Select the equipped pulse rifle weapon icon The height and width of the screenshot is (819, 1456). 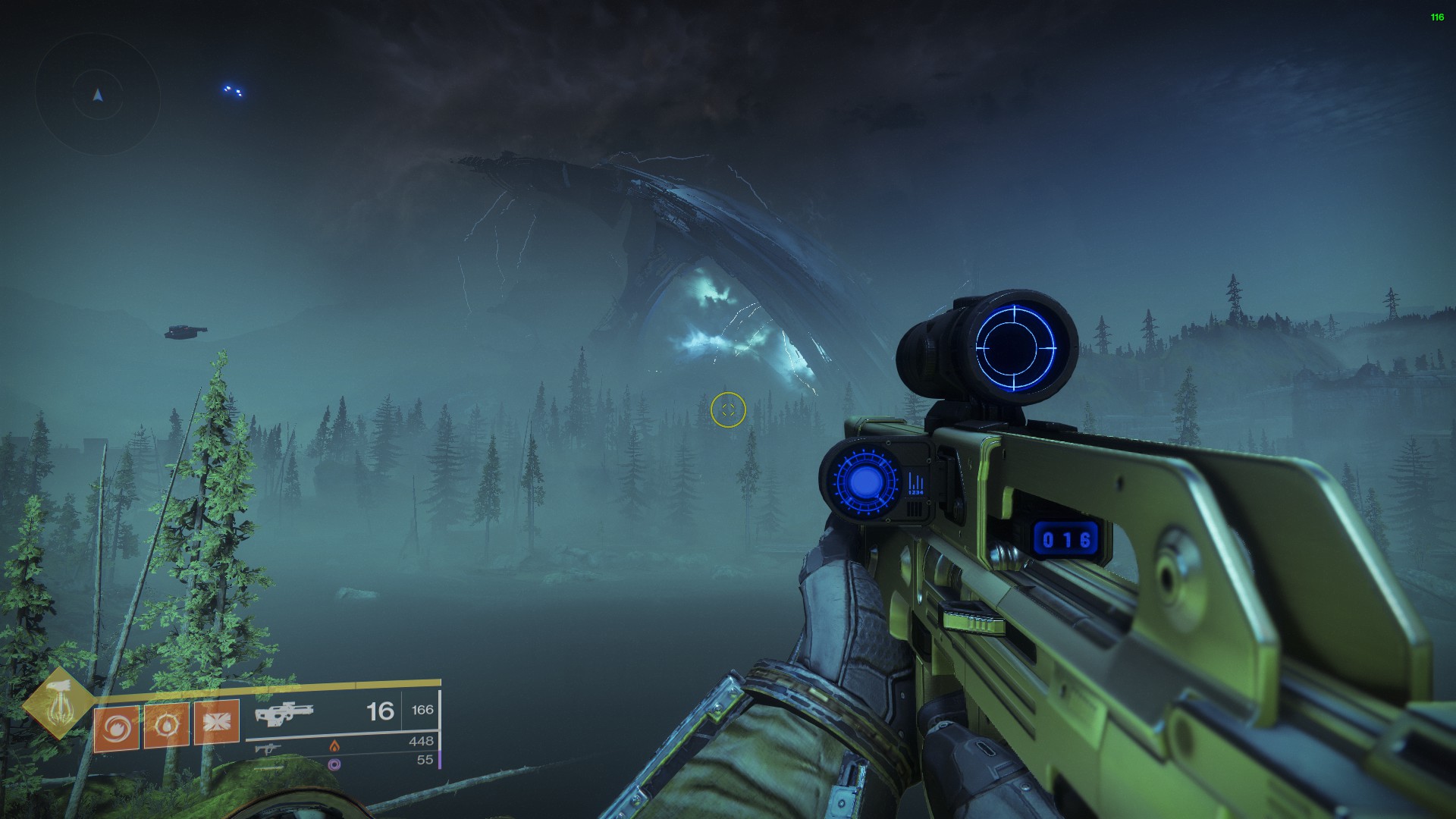click(x=284, y=713)
